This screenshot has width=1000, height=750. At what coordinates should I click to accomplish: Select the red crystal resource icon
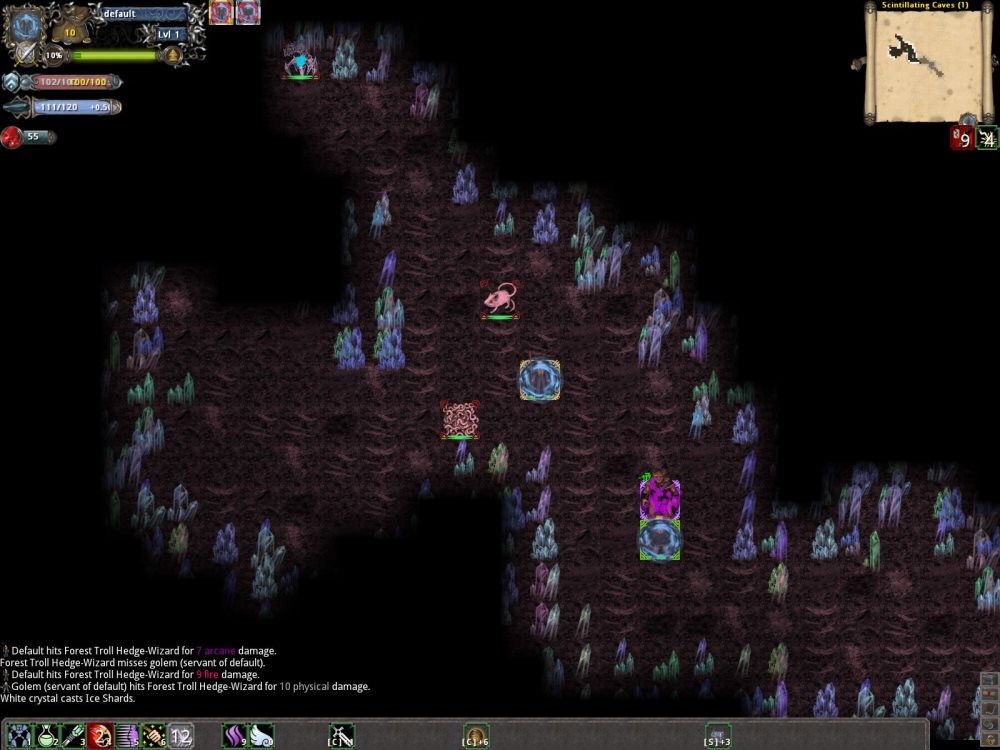(x=12, y=137)
